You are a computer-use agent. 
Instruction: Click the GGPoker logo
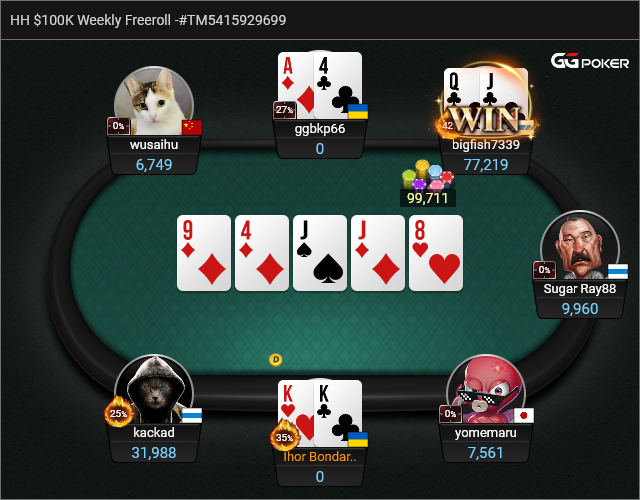click(588, 62)
